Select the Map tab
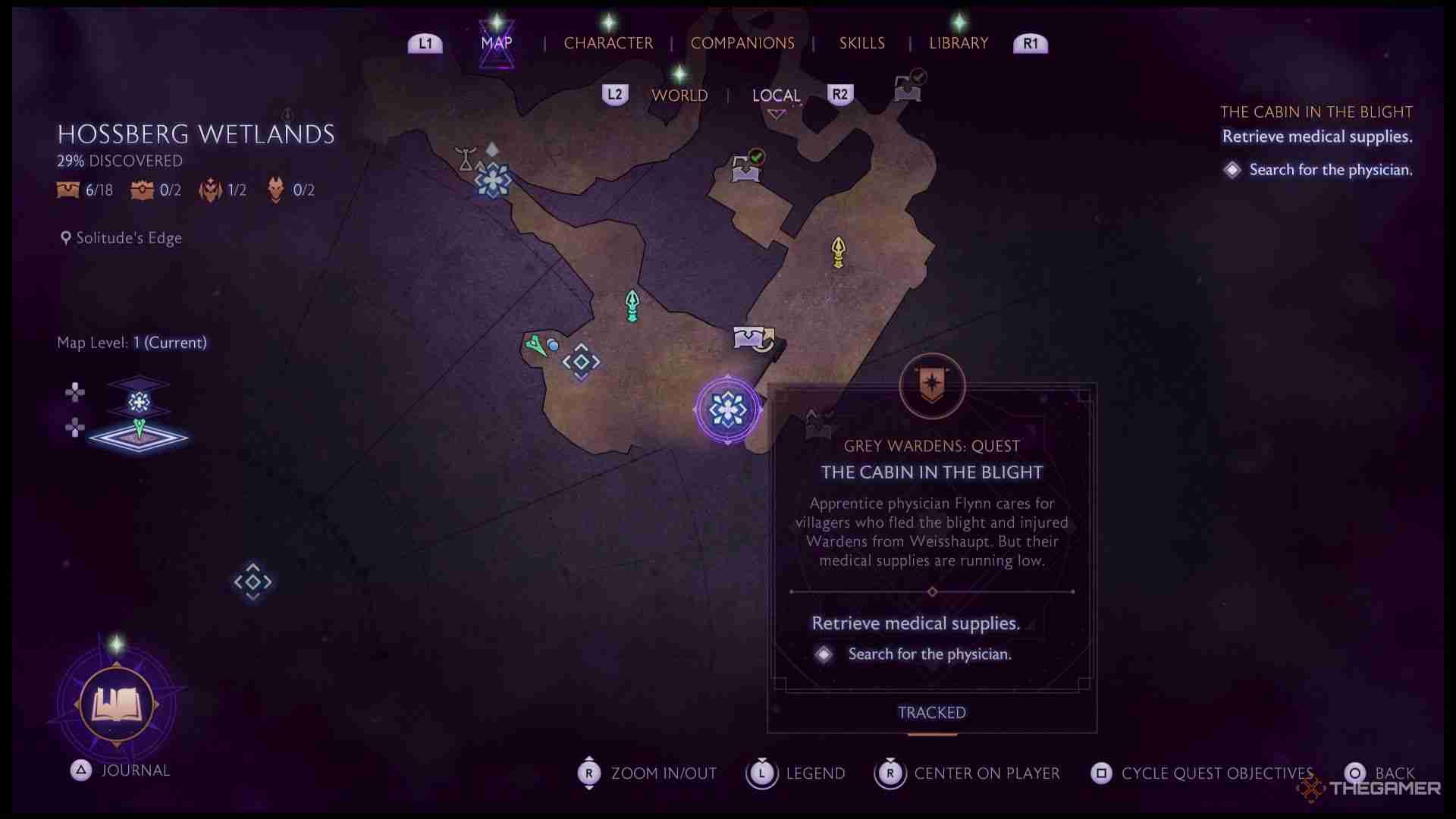The width and height of the screenshot is (1456, 819). (x=497, y=43)
